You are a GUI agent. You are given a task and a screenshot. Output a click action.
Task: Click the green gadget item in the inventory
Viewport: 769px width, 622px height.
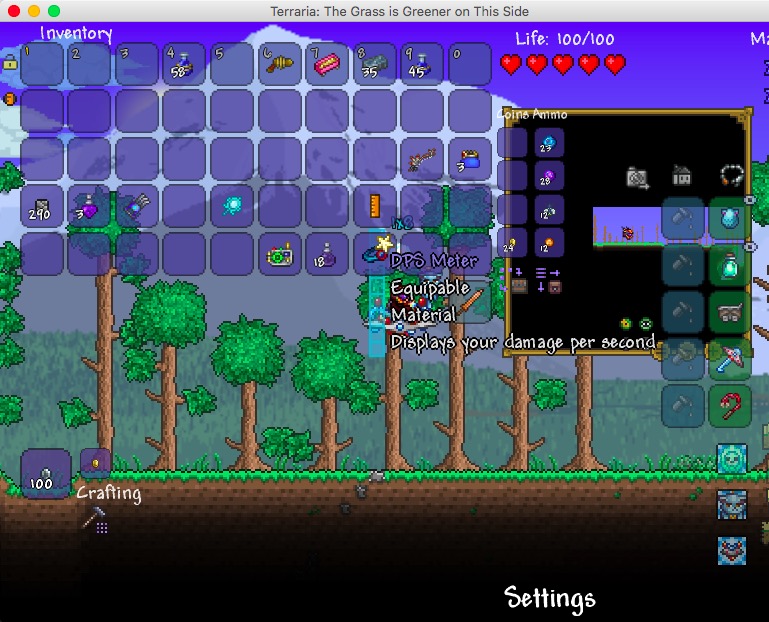(x=279, y=254)
